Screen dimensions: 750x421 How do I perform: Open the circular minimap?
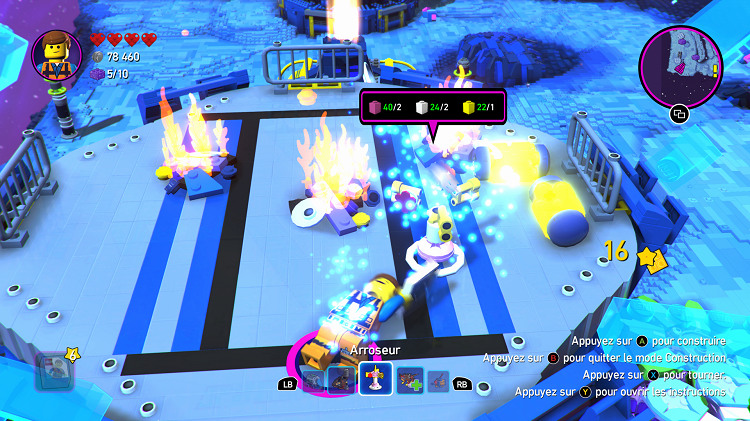680,63
